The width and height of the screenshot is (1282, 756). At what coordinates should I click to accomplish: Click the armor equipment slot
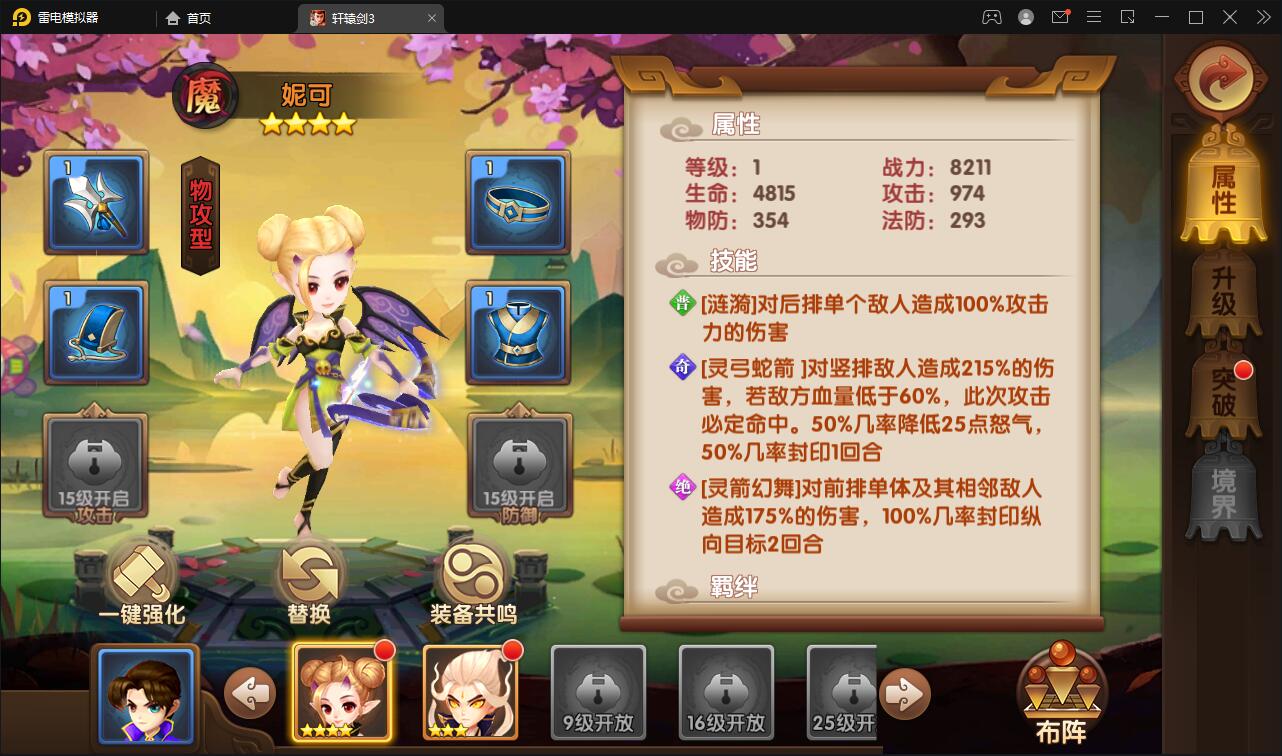pyautogui.click(x=518, y=332)
